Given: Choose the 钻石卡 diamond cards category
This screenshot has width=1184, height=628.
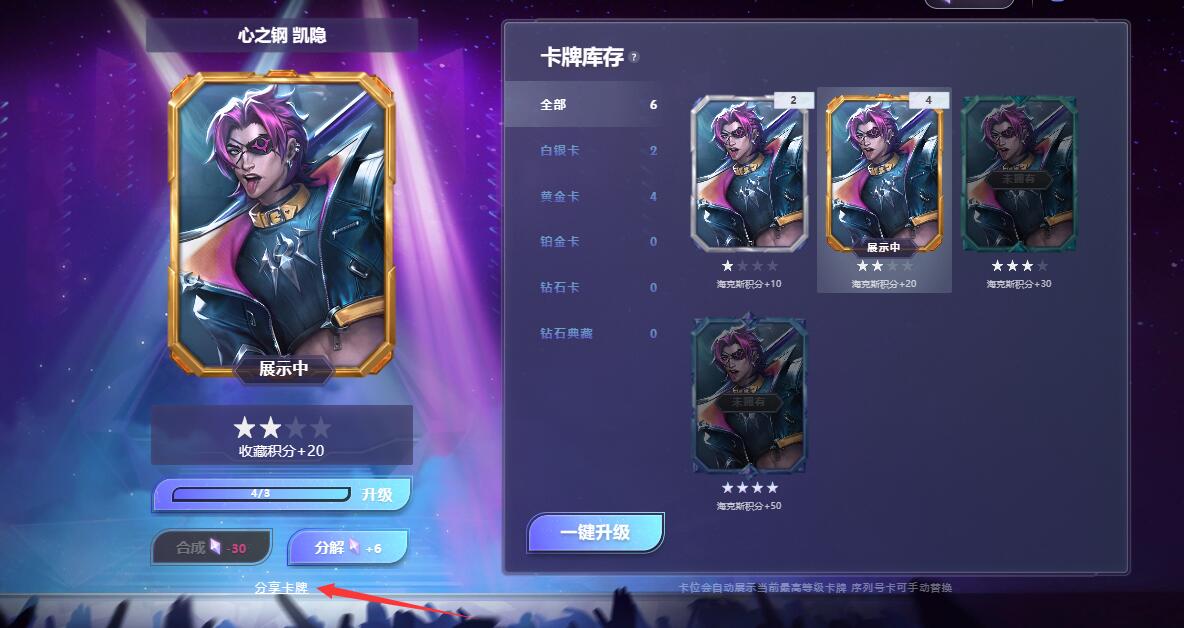Looking at the screenshot, I should 582,287.
